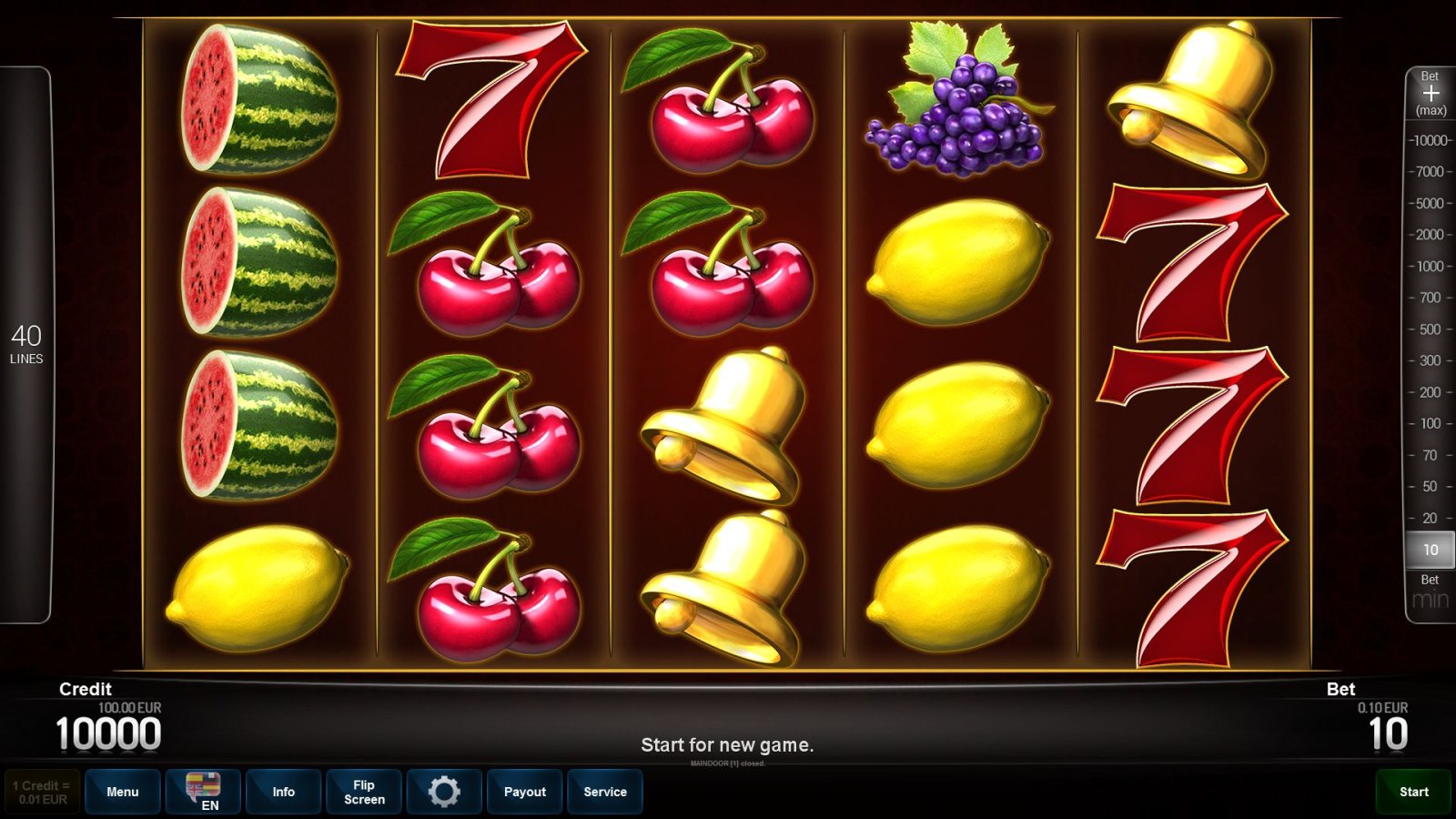Select the 2000 bet level
The width and height of the screenshot is (1456, 819).
coord(1431,235)
